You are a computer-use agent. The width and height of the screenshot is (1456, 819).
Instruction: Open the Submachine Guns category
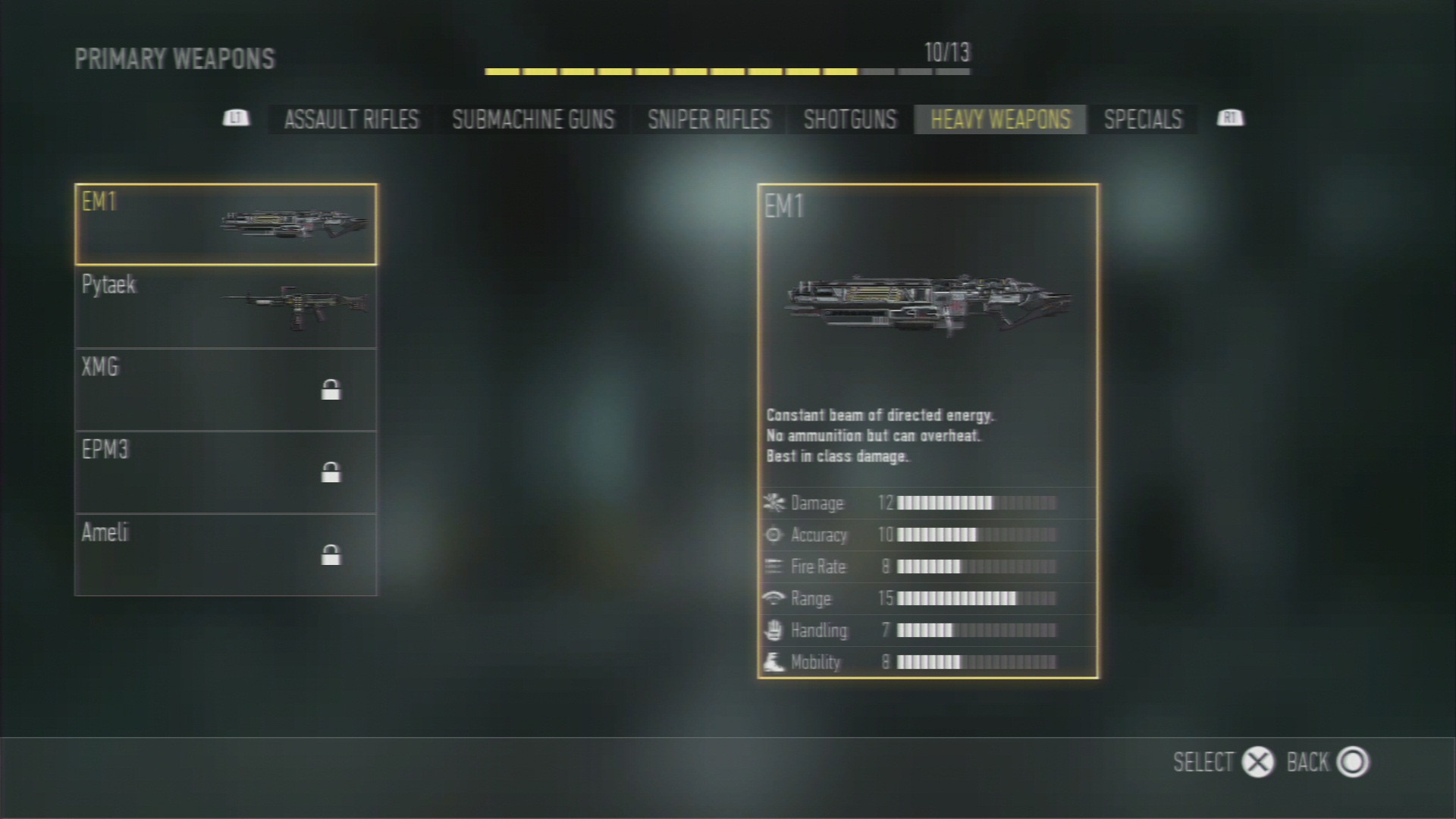[533, 120]
